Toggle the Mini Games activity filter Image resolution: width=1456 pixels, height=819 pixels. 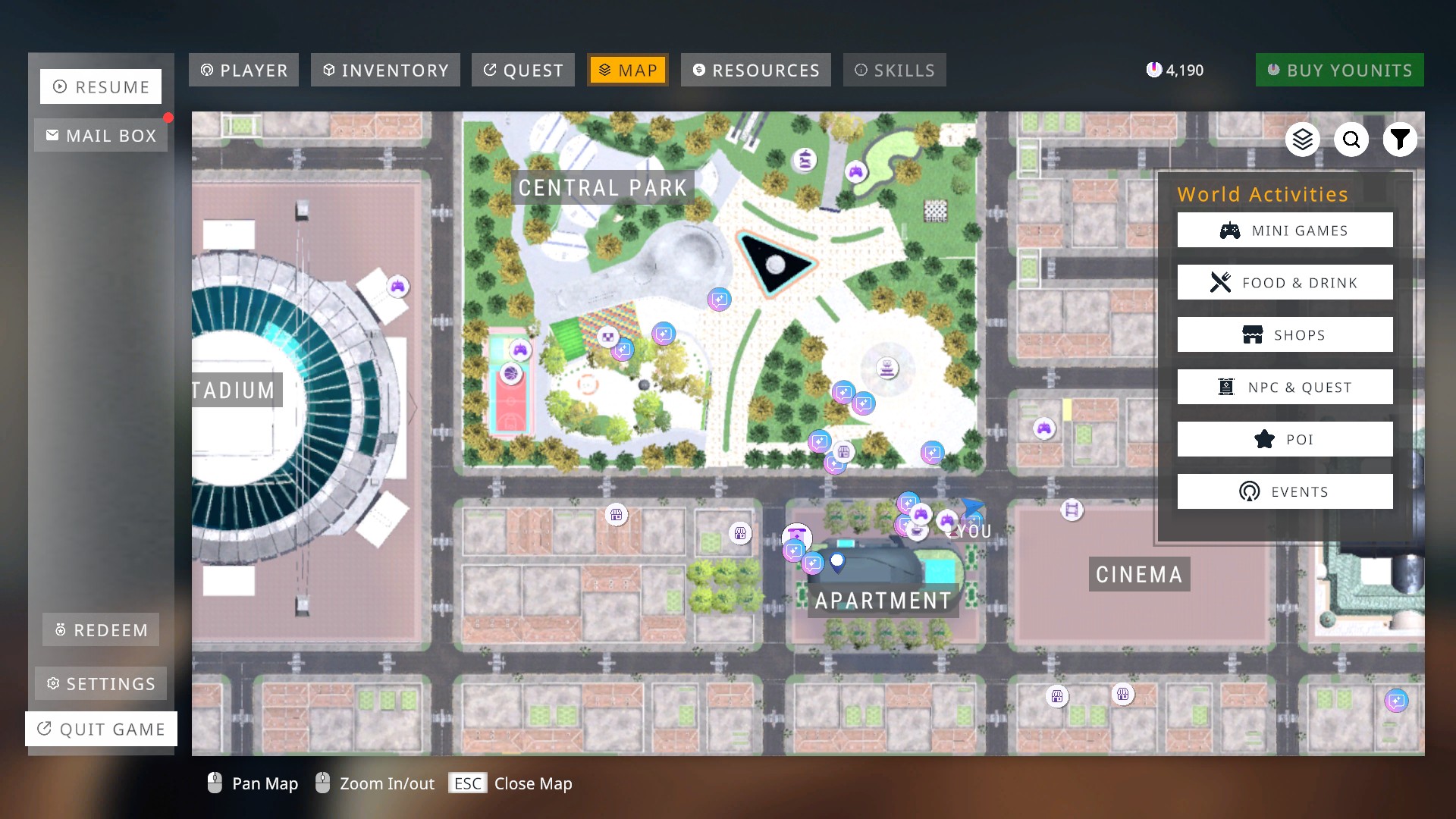(x=1285, y=230)
